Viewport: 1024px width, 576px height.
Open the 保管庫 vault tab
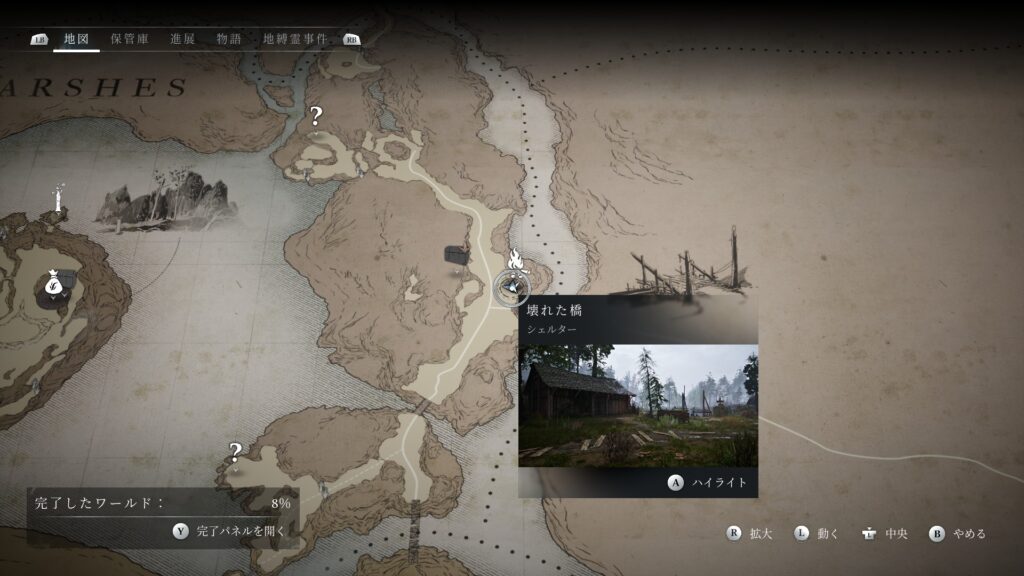tap(129, 39)
